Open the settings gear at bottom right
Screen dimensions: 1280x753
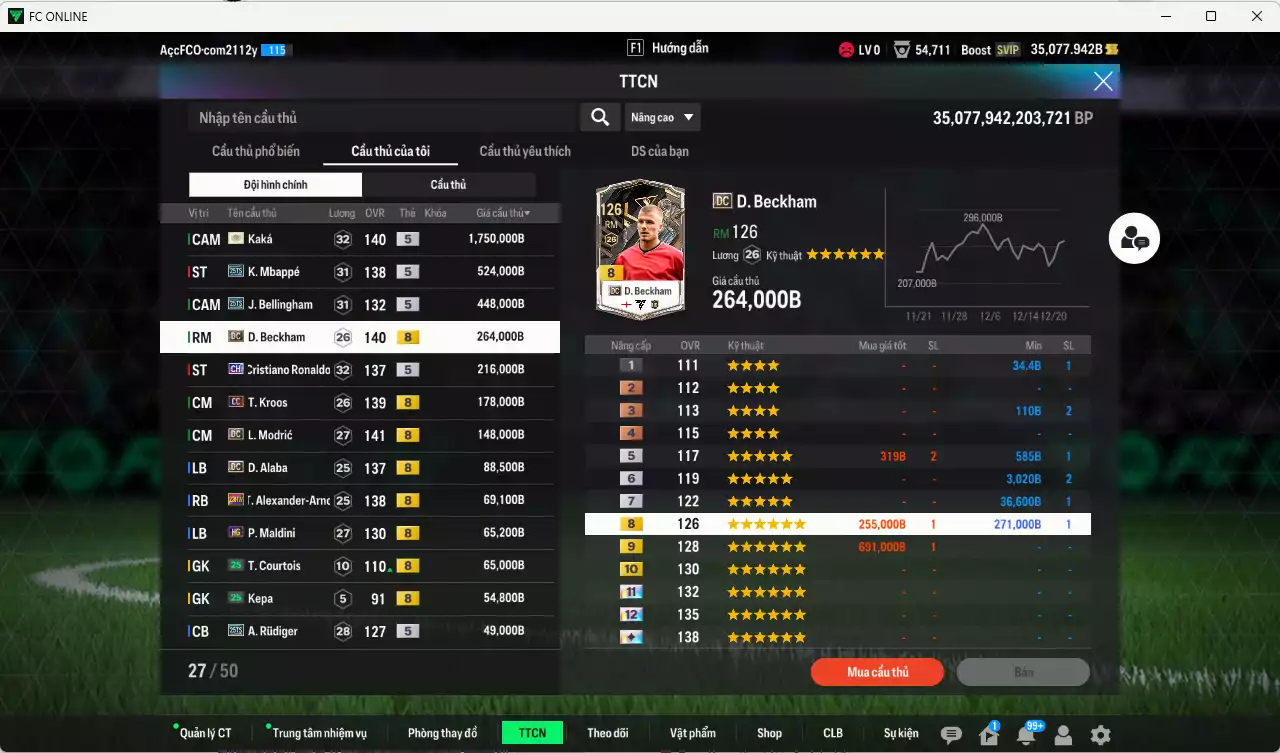click(1100, 735)
